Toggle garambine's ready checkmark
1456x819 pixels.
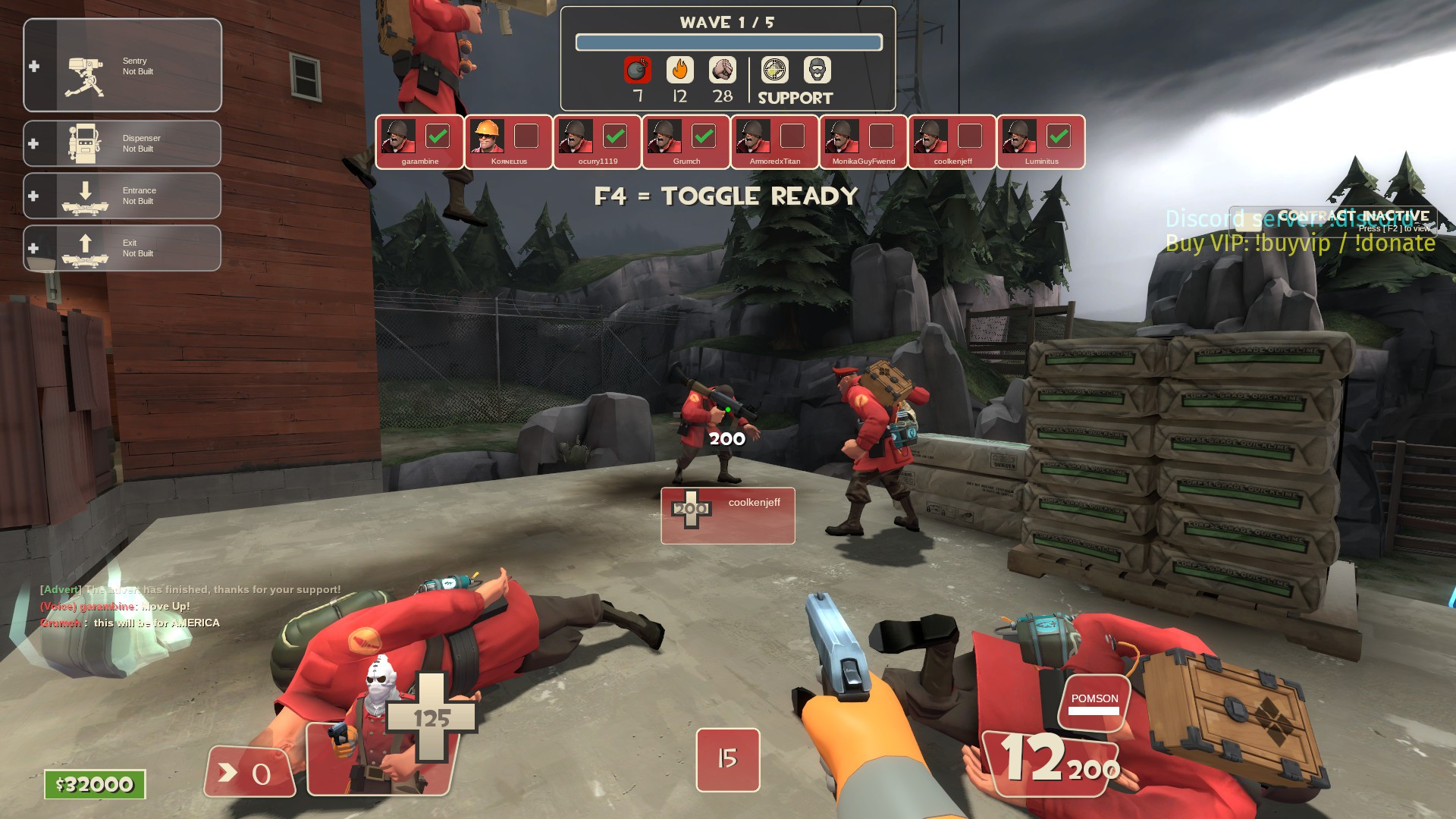(x=437, y=136)
